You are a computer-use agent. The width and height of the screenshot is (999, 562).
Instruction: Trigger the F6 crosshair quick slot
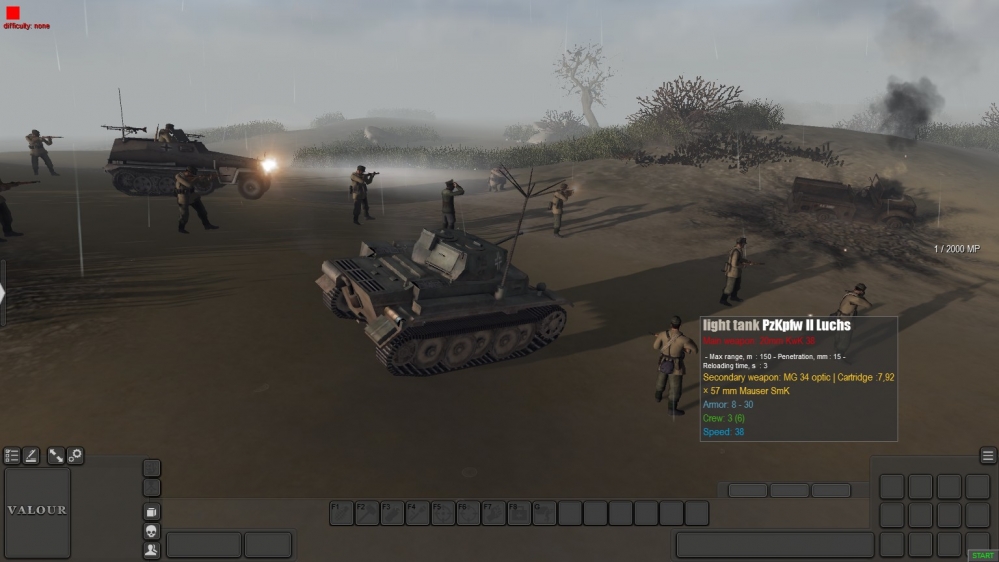tap(468, 513)
